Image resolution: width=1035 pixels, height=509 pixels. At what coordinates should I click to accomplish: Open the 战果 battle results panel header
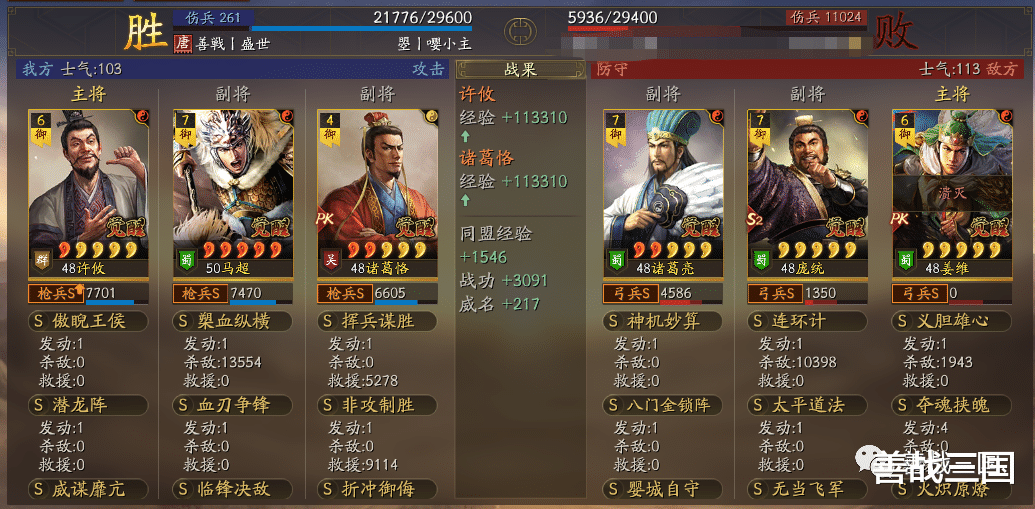[x=520, y=70]
